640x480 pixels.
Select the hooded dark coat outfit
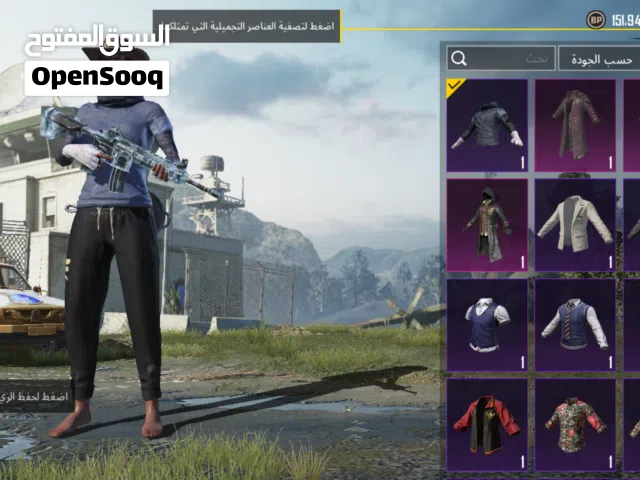coord(487,224)
